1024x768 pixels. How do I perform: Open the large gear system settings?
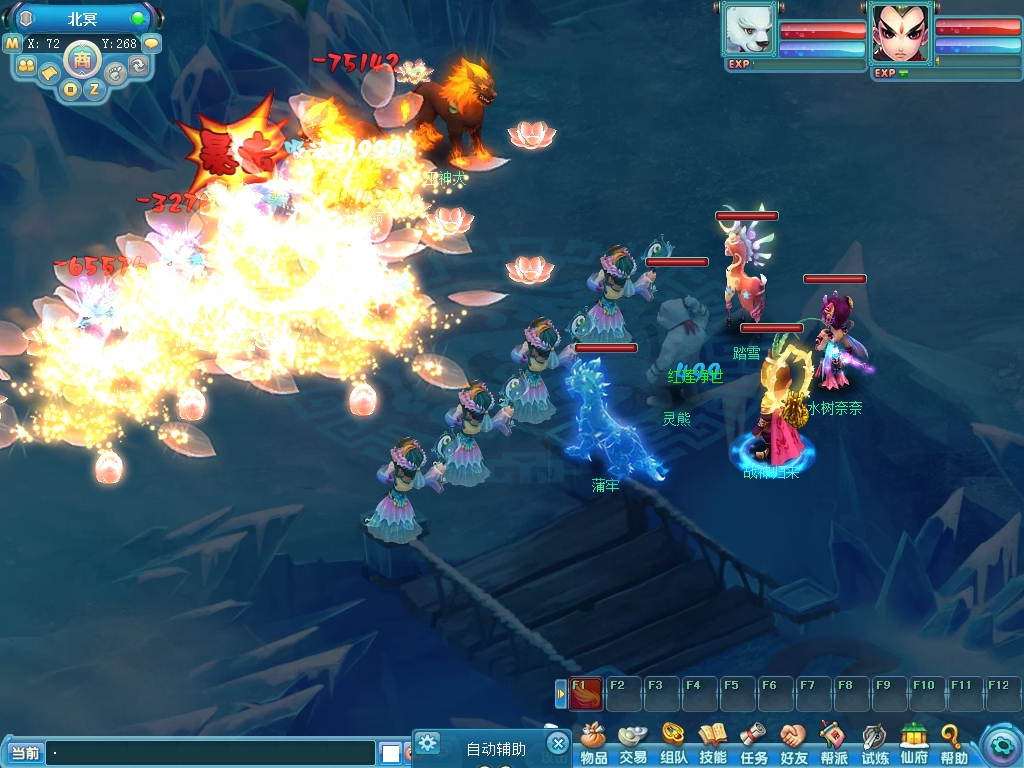point(999,745)
